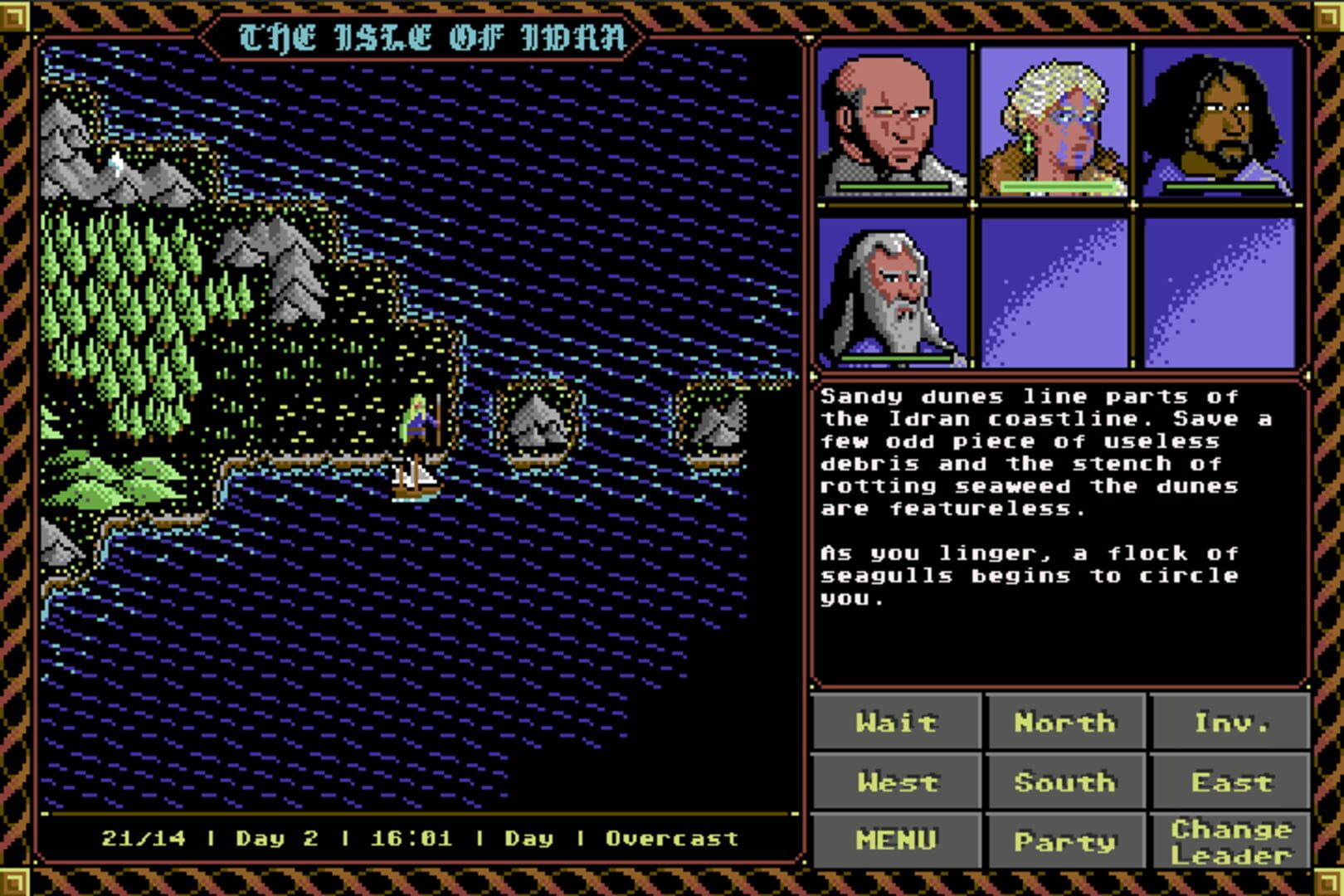Open the MENU

(896, 840)
